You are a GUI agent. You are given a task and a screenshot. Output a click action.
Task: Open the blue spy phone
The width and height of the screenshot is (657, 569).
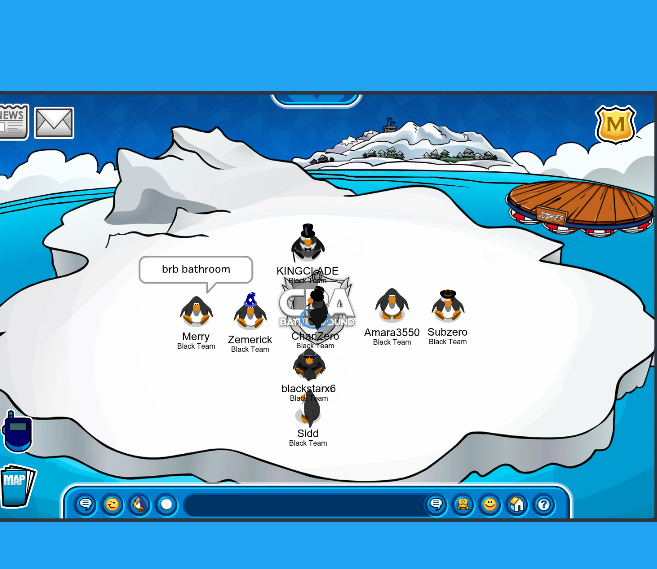click(x=17, y=432)
